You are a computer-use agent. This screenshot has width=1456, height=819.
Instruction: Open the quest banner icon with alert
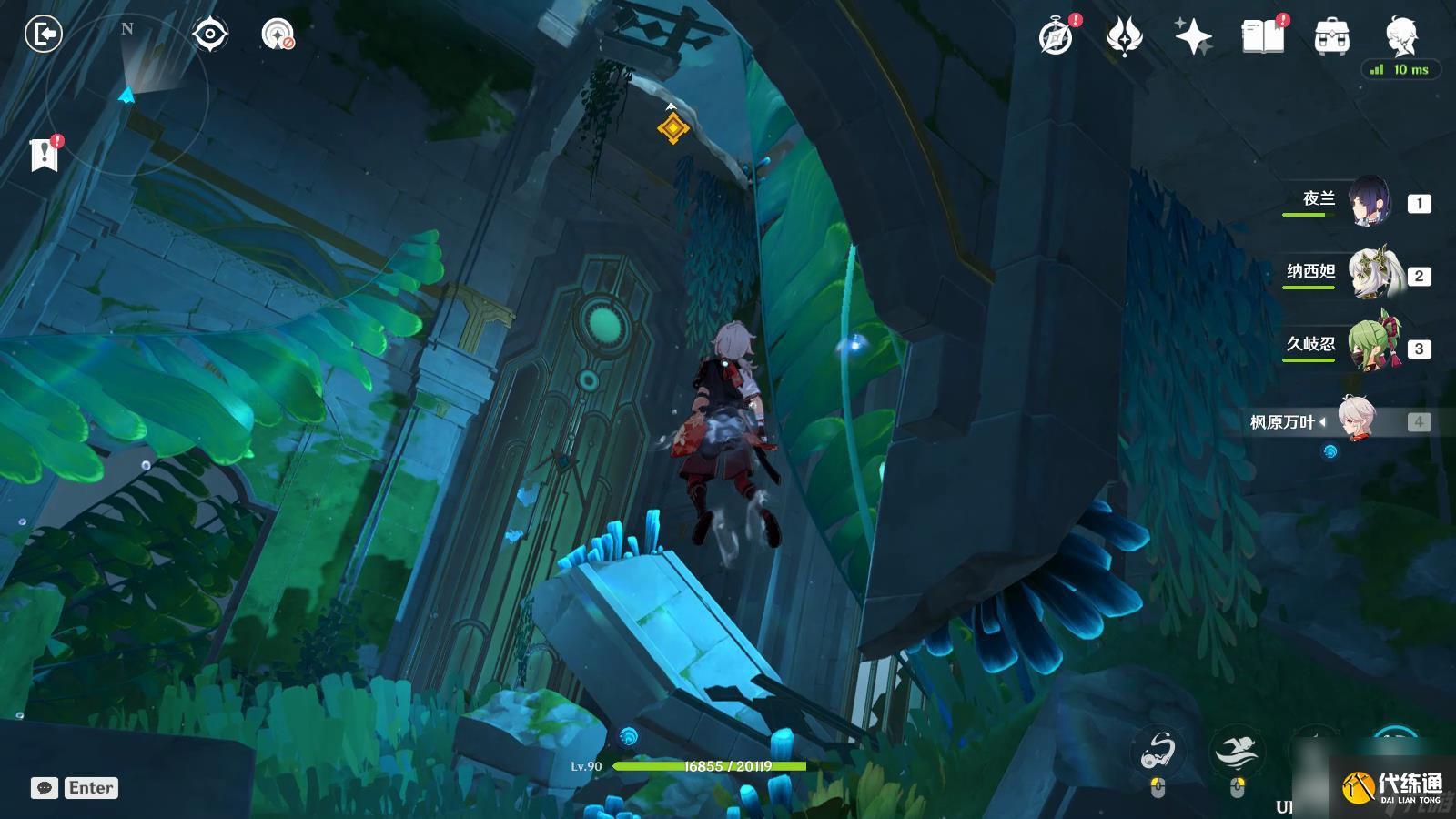[44, 154]
